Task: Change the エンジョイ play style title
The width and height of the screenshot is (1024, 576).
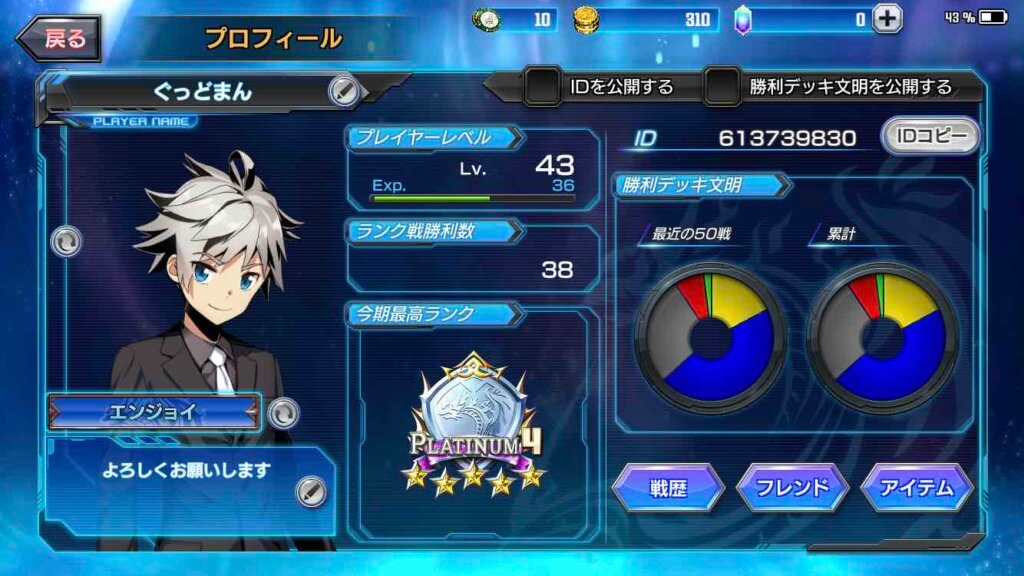Action: (x=284, y=411)
